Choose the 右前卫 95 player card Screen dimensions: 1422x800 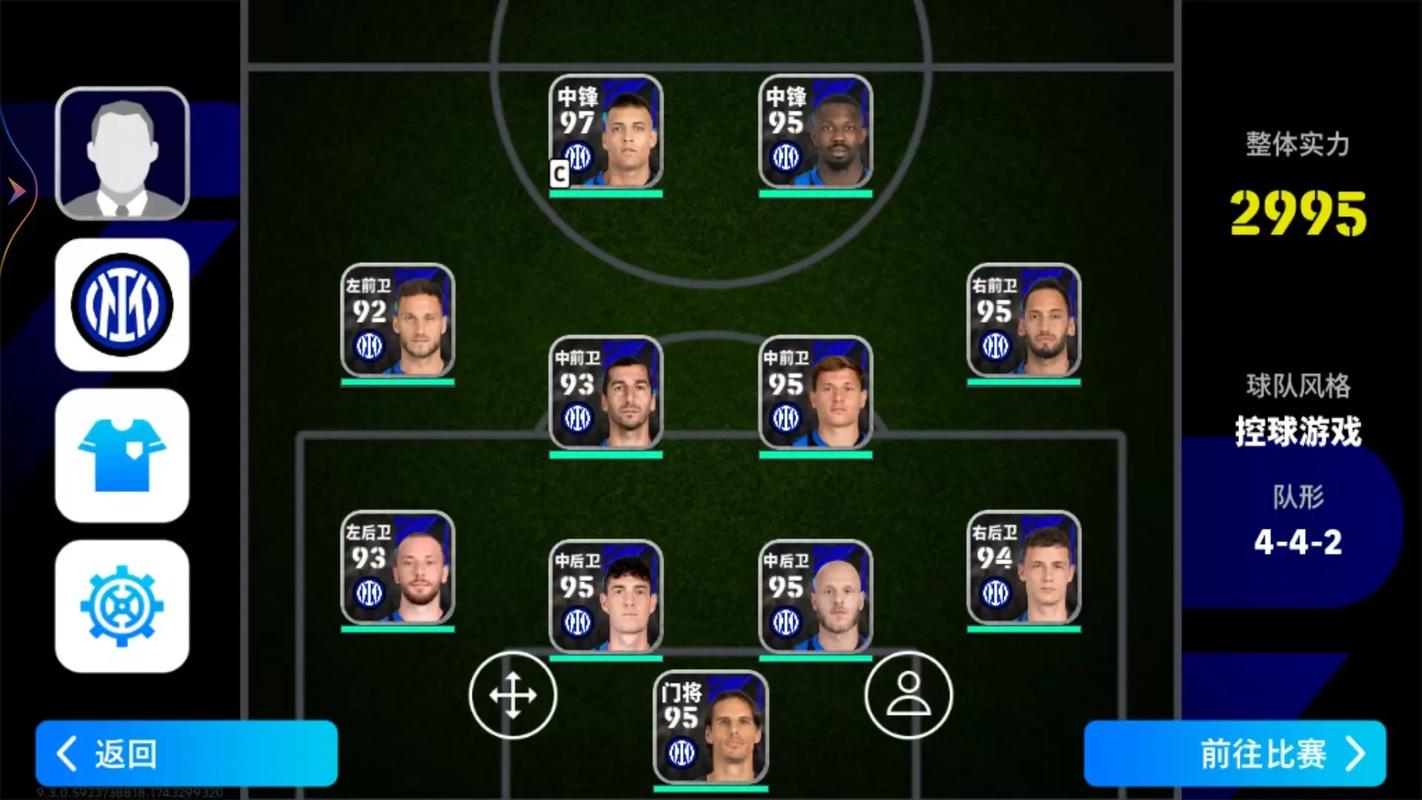click(x=1024, y=320)
